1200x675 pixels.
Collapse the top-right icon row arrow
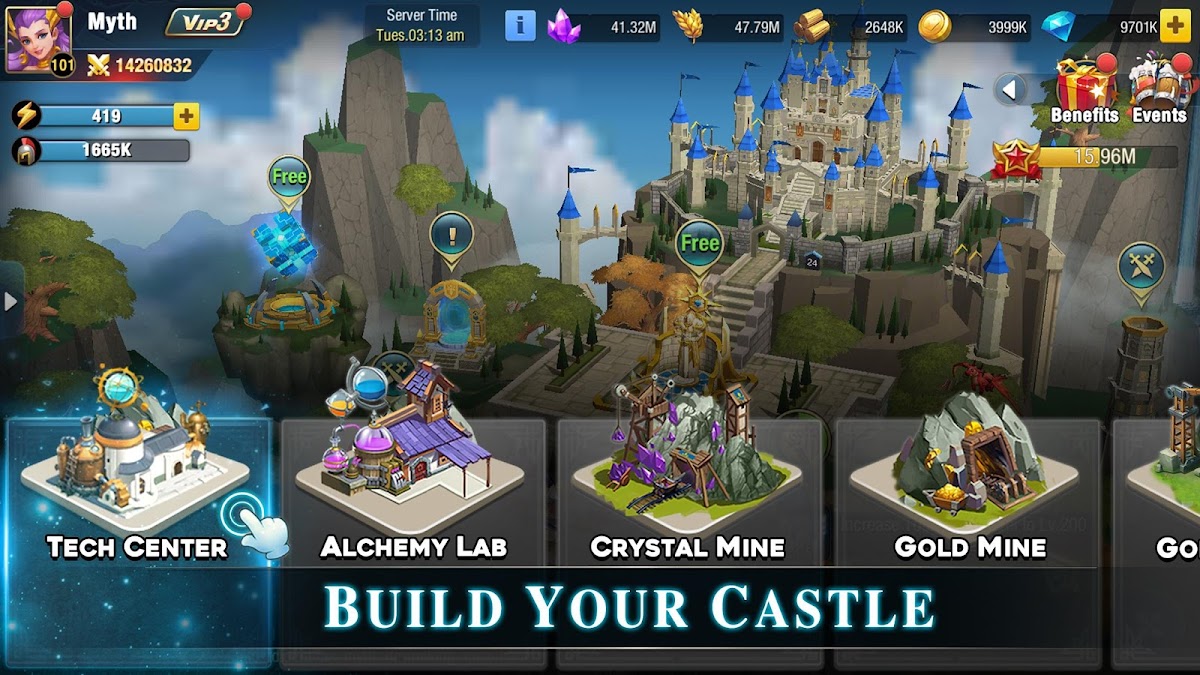click(1009, 90)
